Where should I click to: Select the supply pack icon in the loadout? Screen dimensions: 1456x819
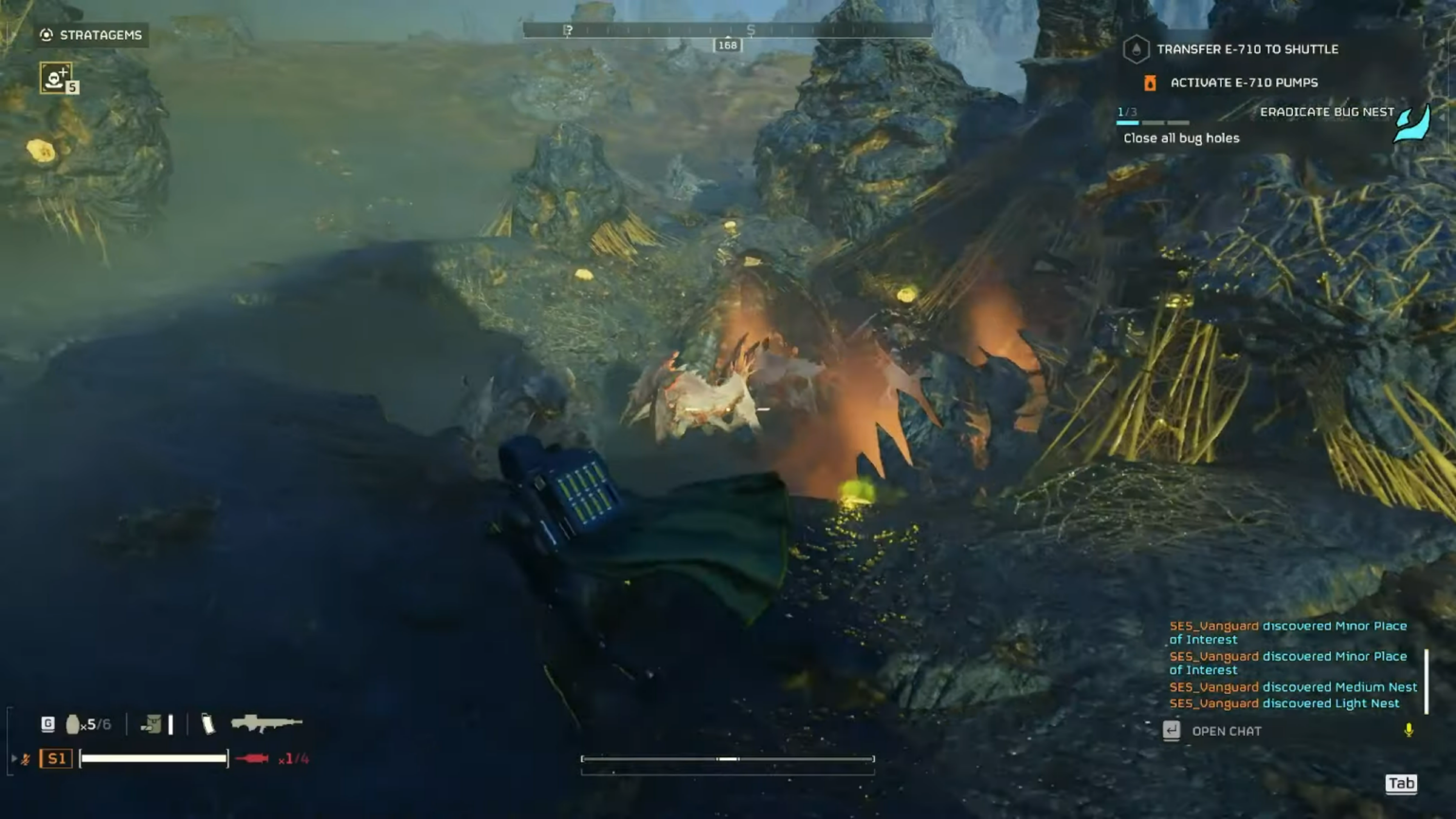(152, 723)
